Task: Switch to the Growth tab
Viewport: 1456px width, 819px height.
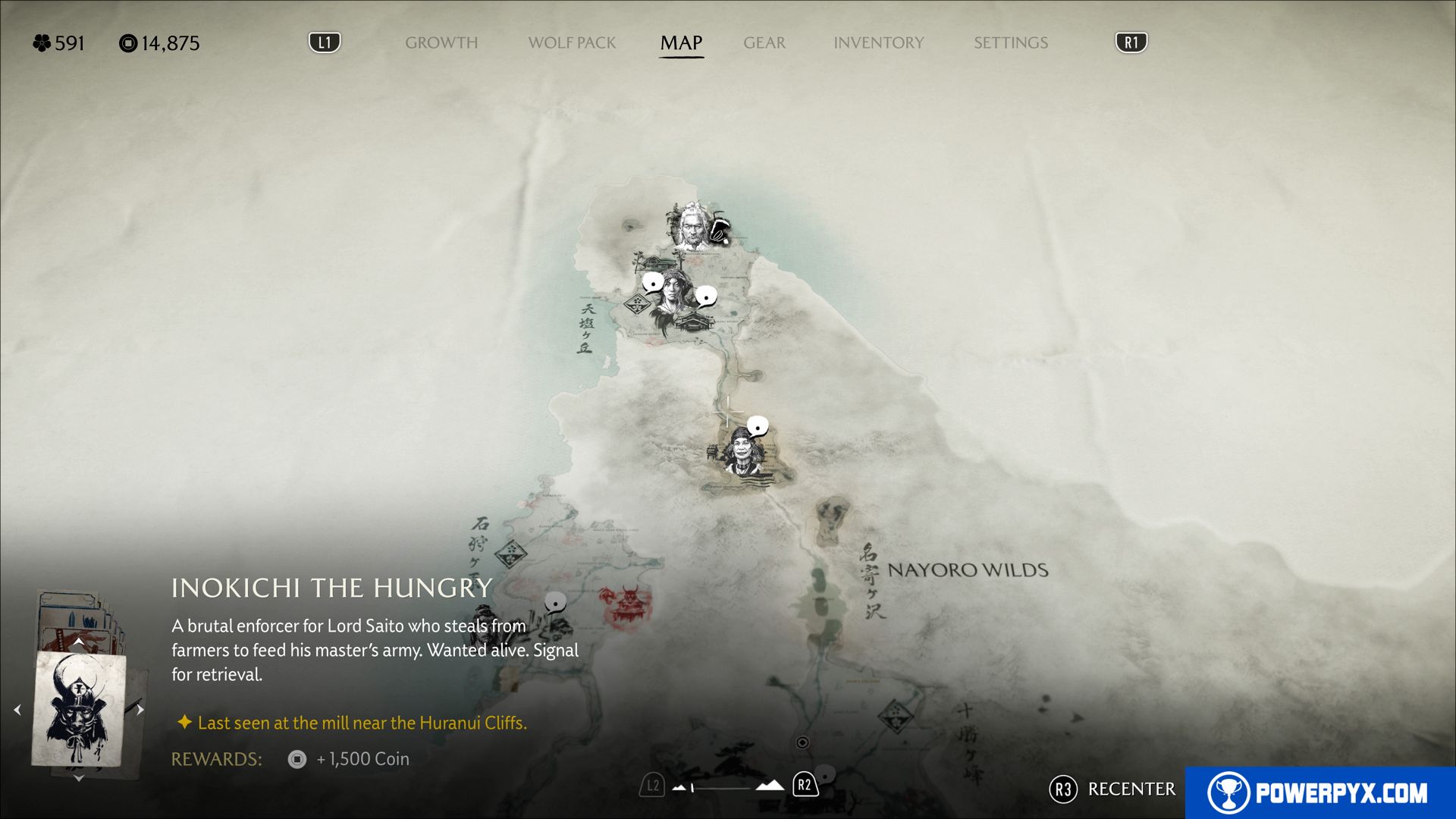Action: click(441, 43)
